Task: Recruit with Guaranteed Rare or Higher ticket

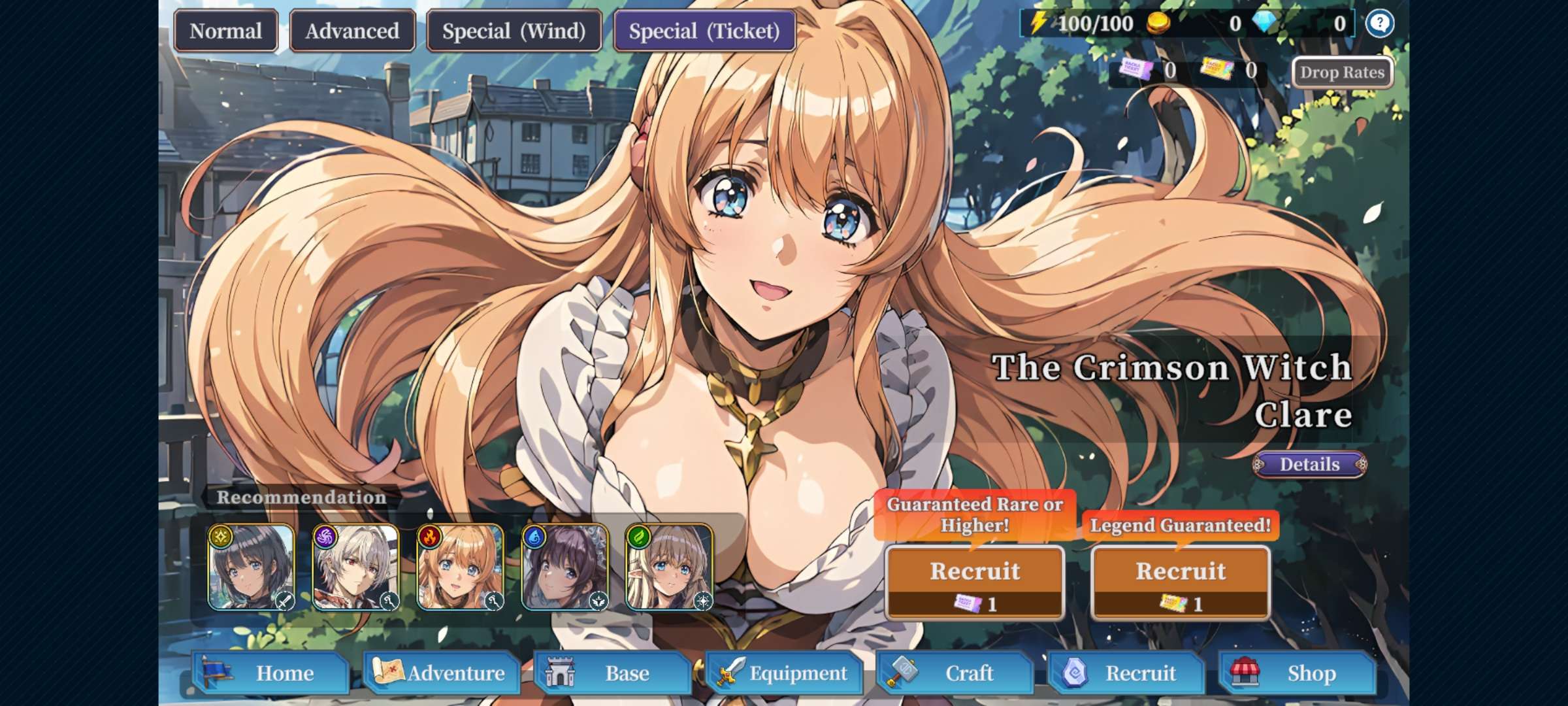Action: 975,582
